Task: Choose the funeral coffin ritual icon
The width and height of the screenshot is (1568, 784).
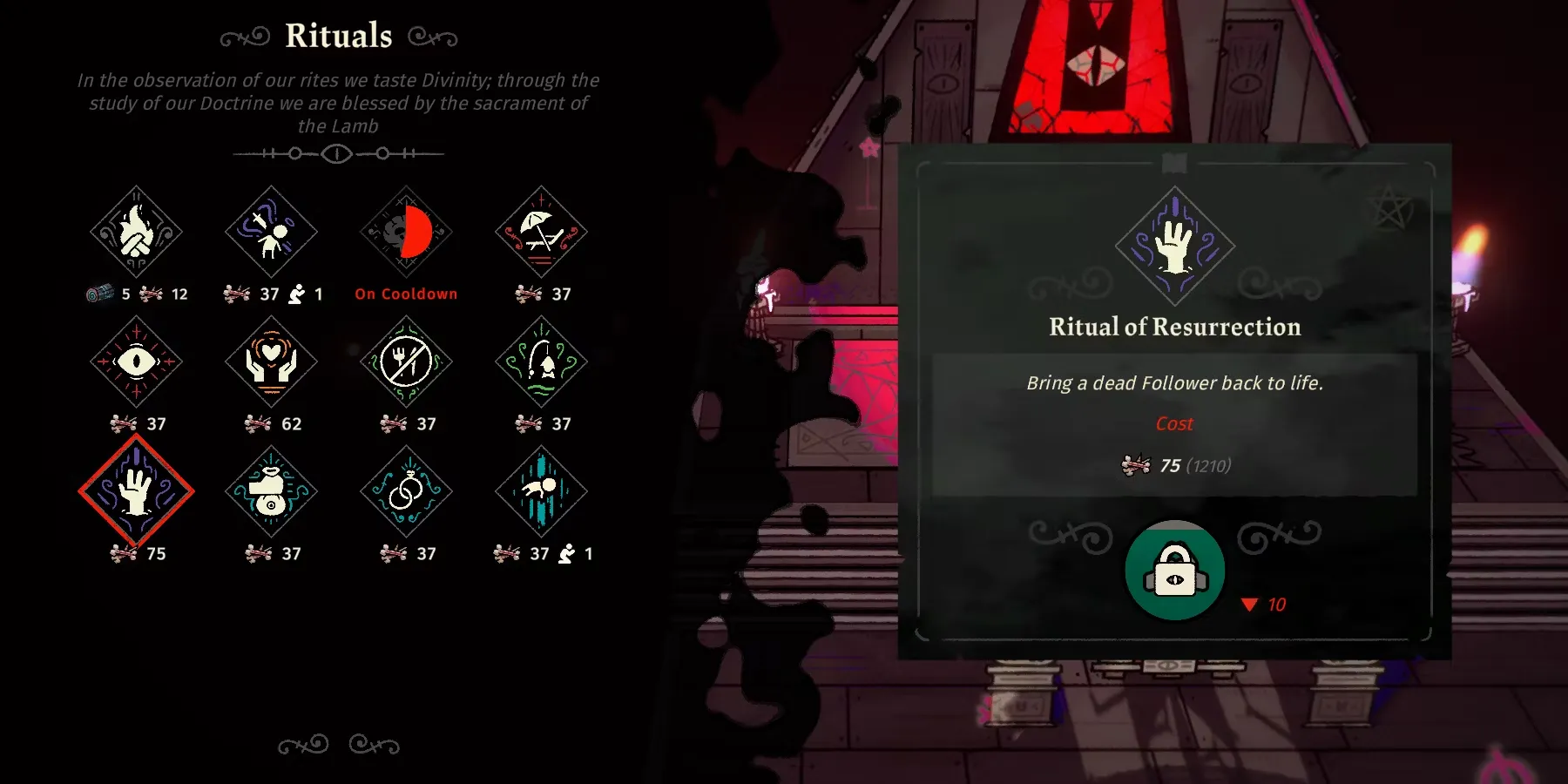Action: 271,491
